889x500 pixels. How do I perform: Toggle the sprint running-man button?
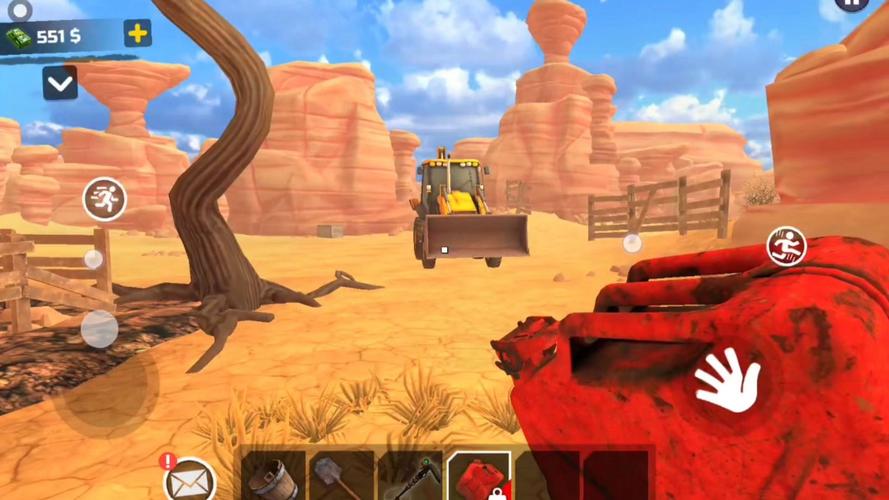pyautogui.click(x=104, y=199)
